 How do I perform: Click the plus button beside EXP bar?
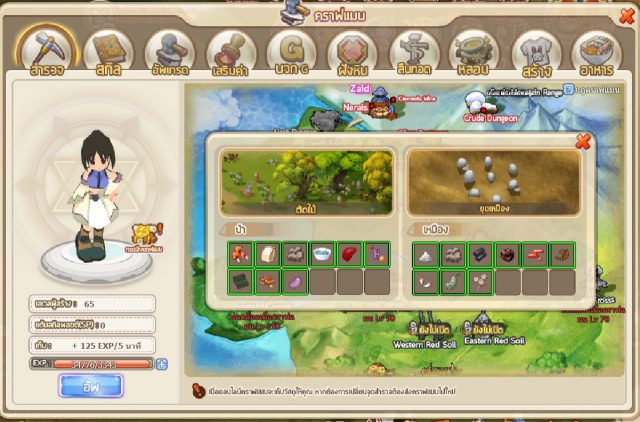click(x=161, y=364)
